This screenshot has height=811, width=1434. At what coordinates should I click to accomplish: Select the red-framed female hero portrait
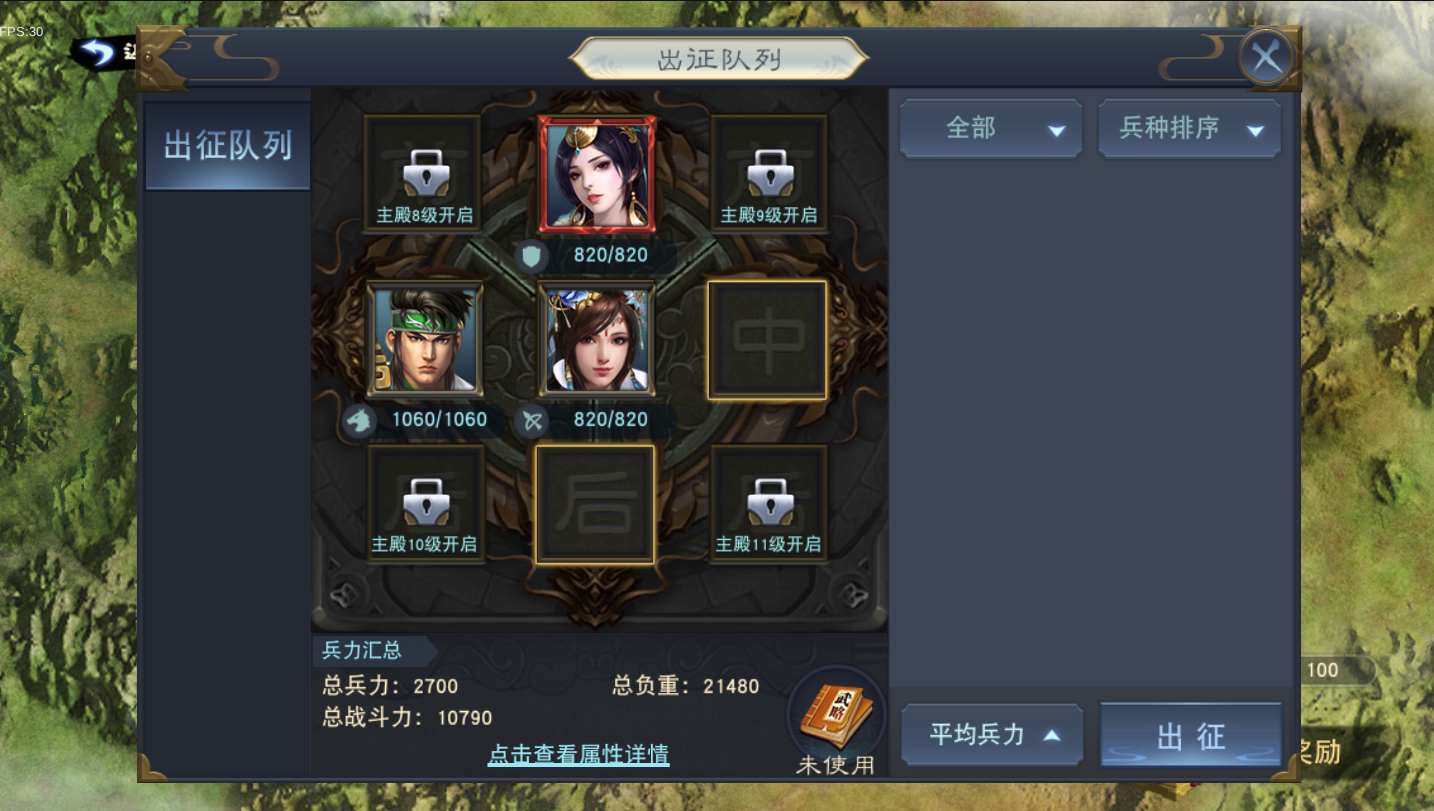[597, 174]
